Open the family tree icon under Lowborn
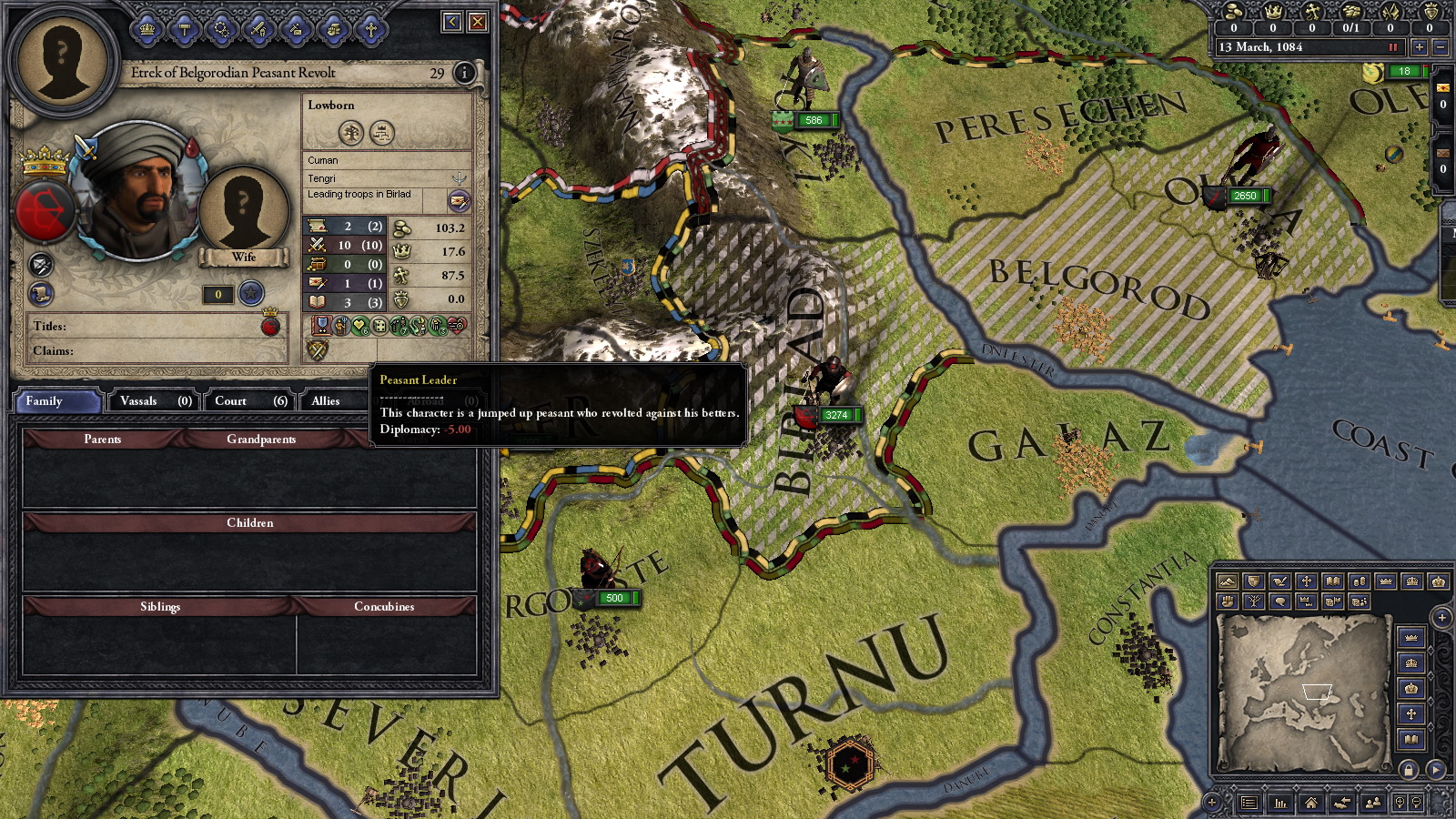This screenshot has width=1456, height=819. (351, 133)
